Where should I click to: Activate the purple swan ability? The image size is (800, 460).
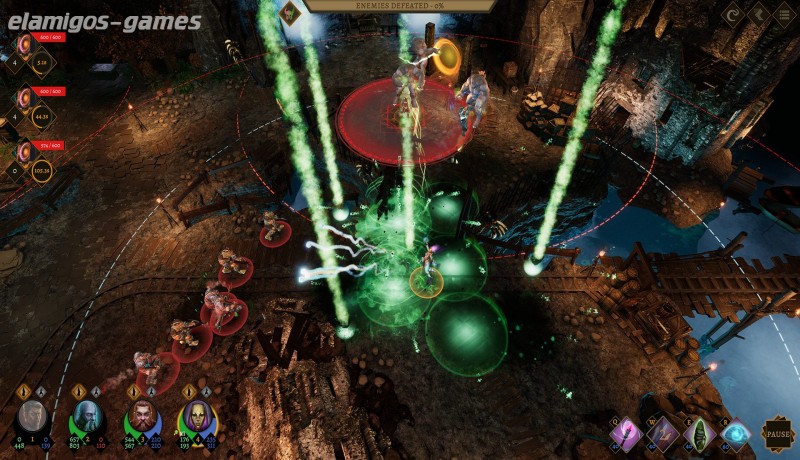click(x=664, y=433)
